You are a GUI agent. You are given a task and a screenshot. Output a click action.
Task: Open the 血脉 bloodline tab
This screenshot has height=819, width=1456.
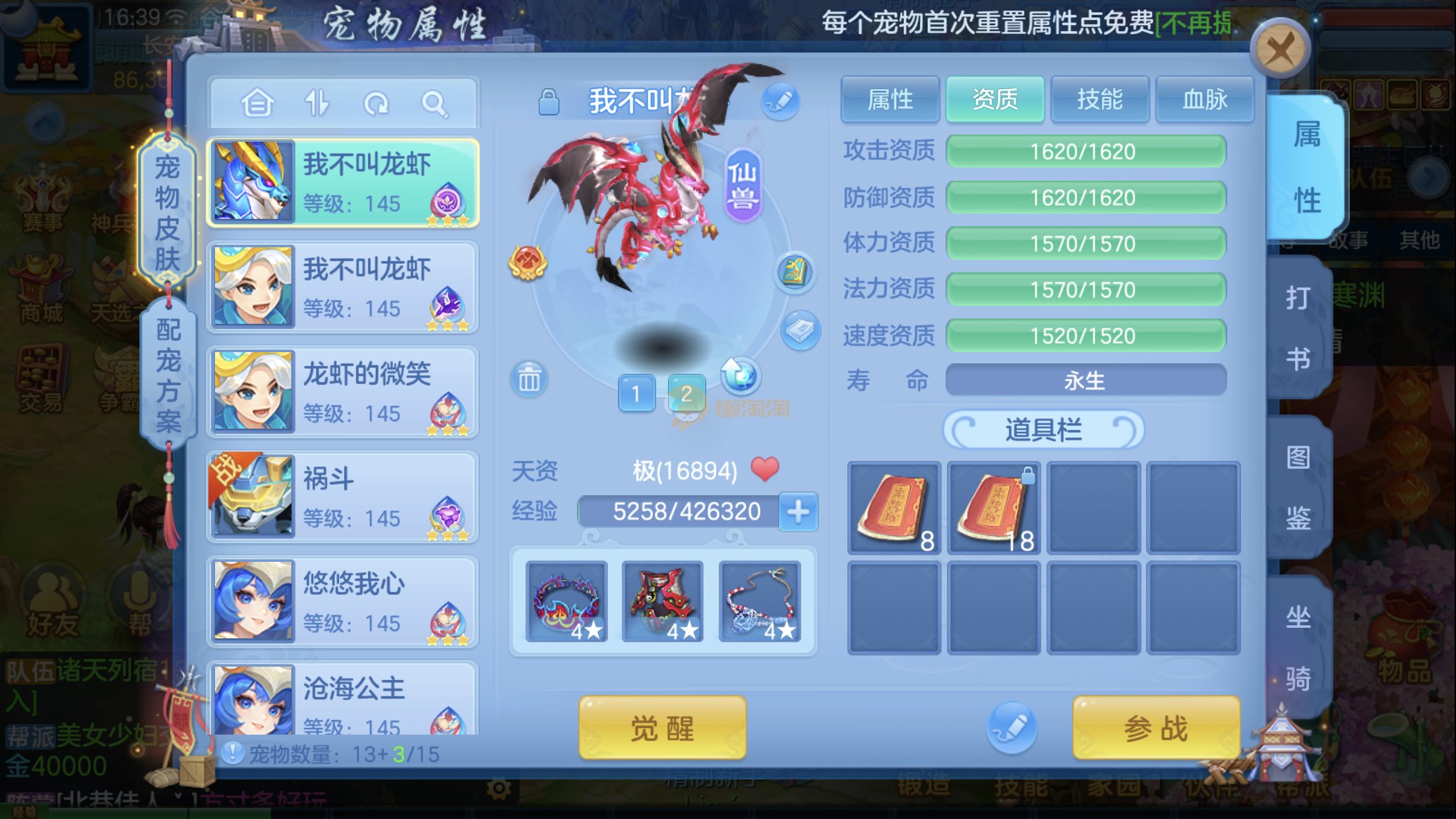1204,100
